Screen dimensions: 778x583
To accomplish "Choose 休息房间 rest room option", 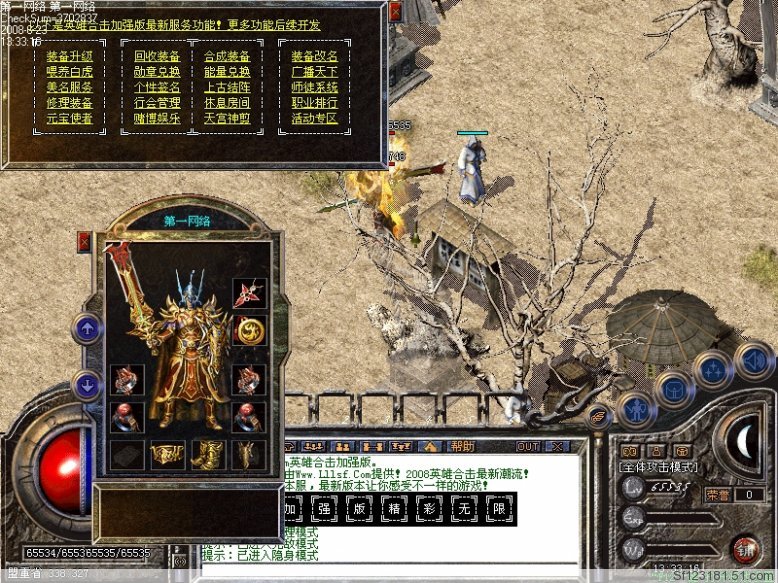I will (227, 102).
